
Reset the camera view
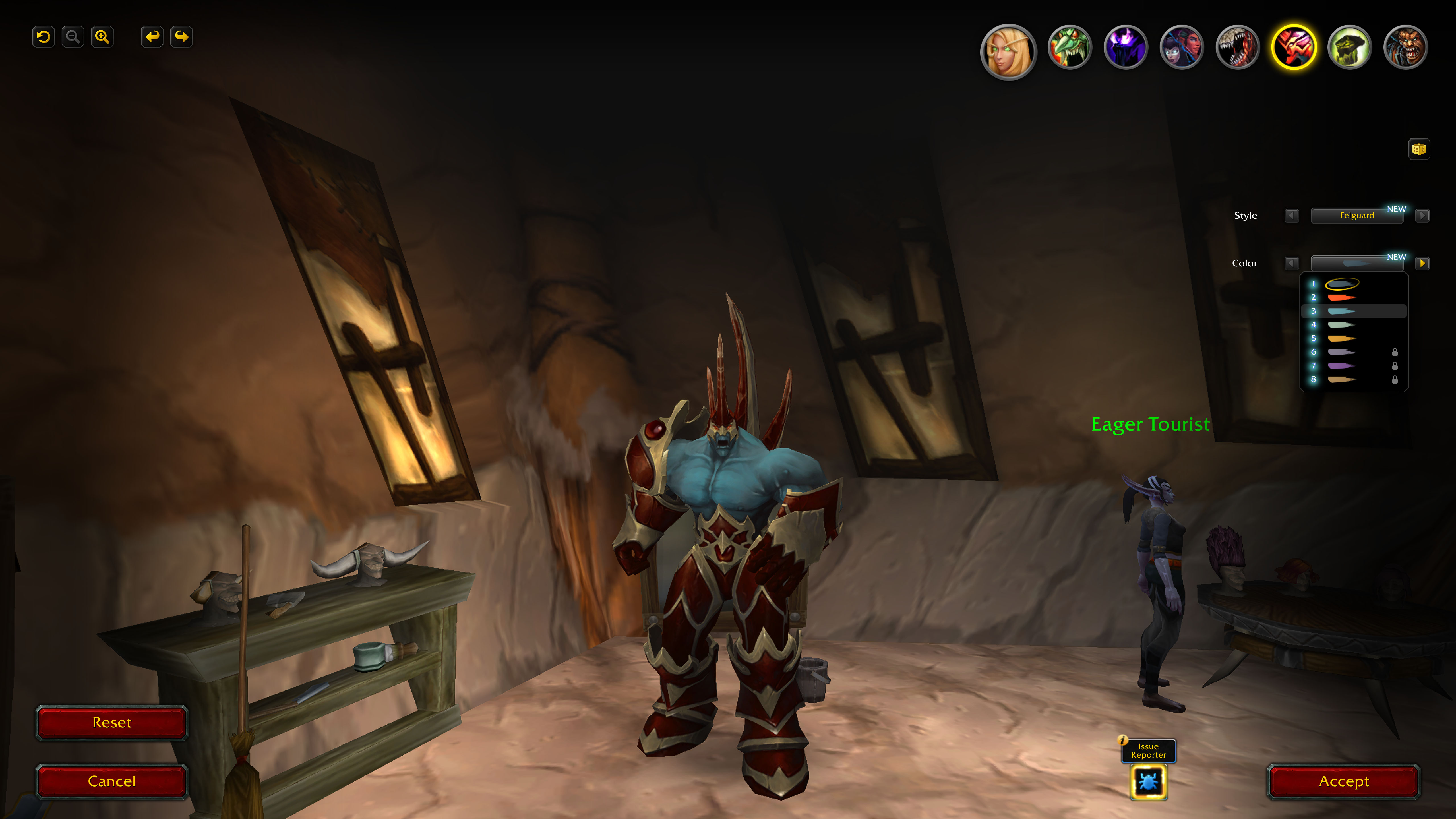point(44,37)
